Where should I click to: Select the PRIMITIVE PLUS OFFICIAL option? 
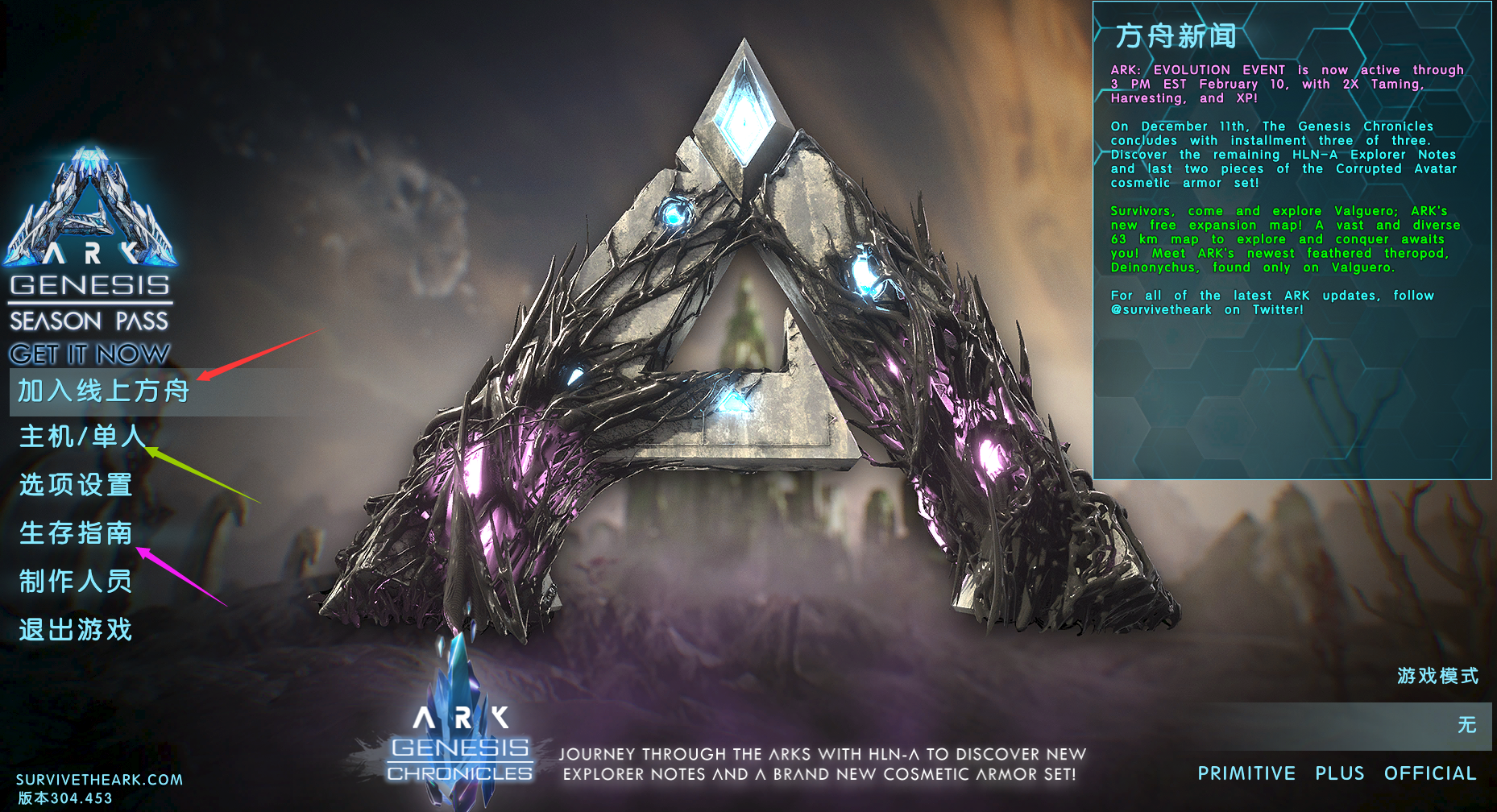click(x=1336, y=774)
